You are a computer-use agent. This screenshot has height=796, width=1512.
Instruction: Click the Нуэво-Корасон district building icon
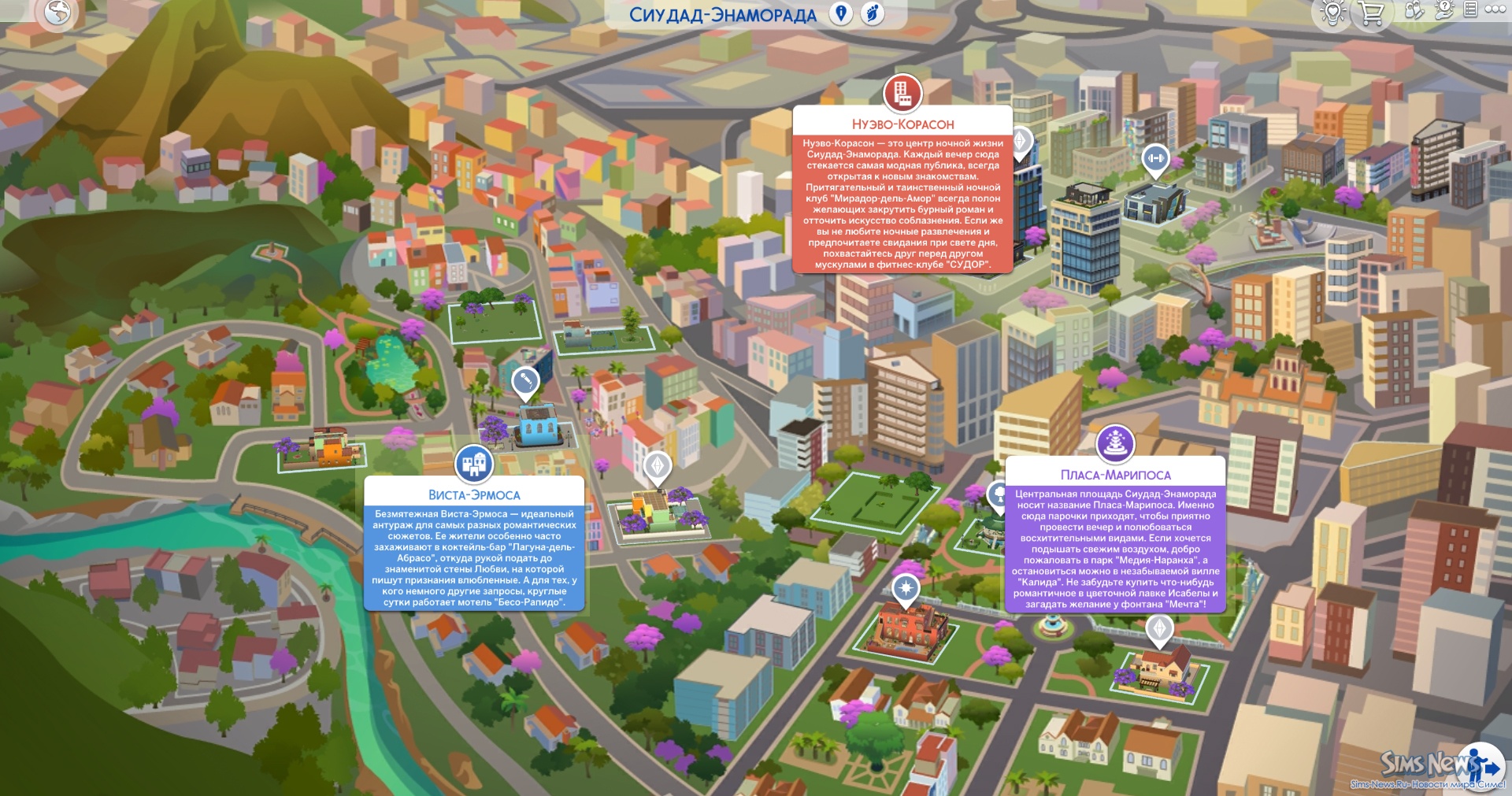click(x=902, y=93)
